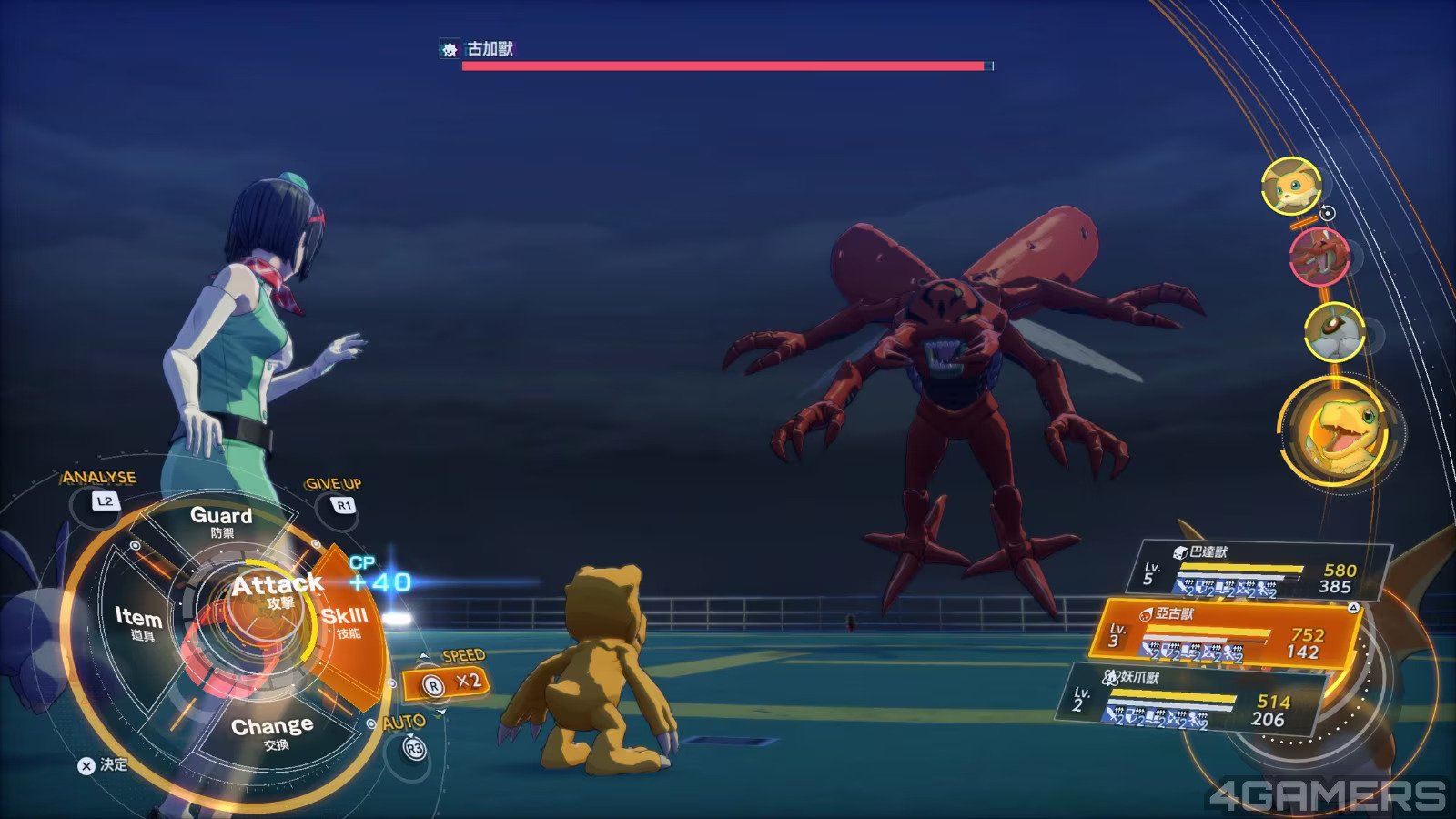The width and height of the screenshot is (1456, 819).
Task: Open the Item menu
Action: pos(138,623)
